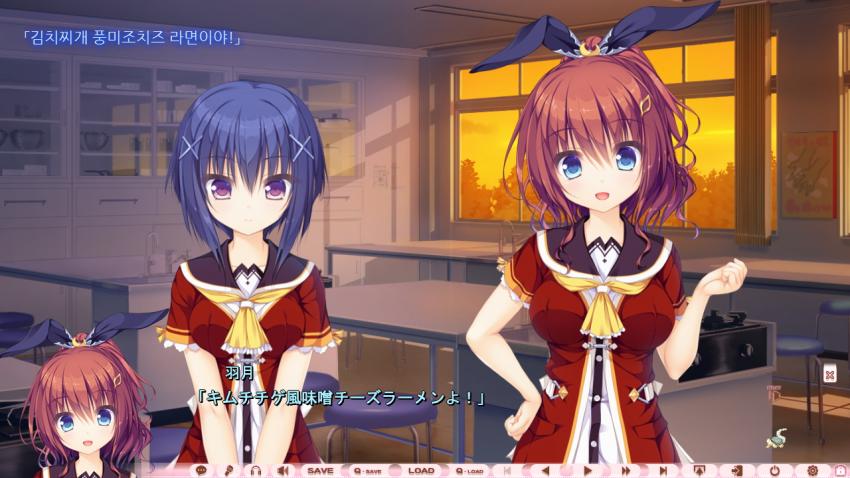Toggle the speaker mute icon

tap(282, 470)
